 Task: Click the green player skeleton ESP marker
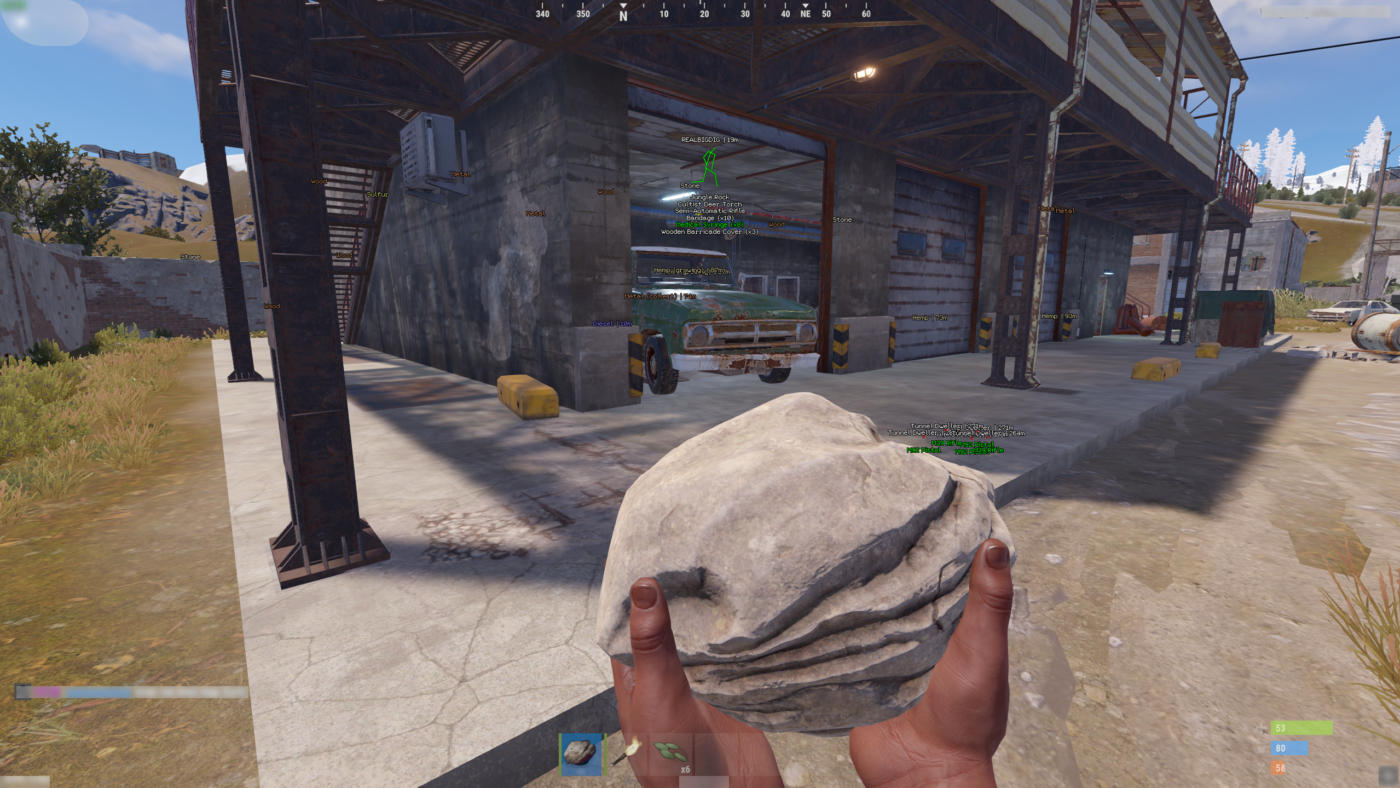pyautogui.click(x=710, y=165)
